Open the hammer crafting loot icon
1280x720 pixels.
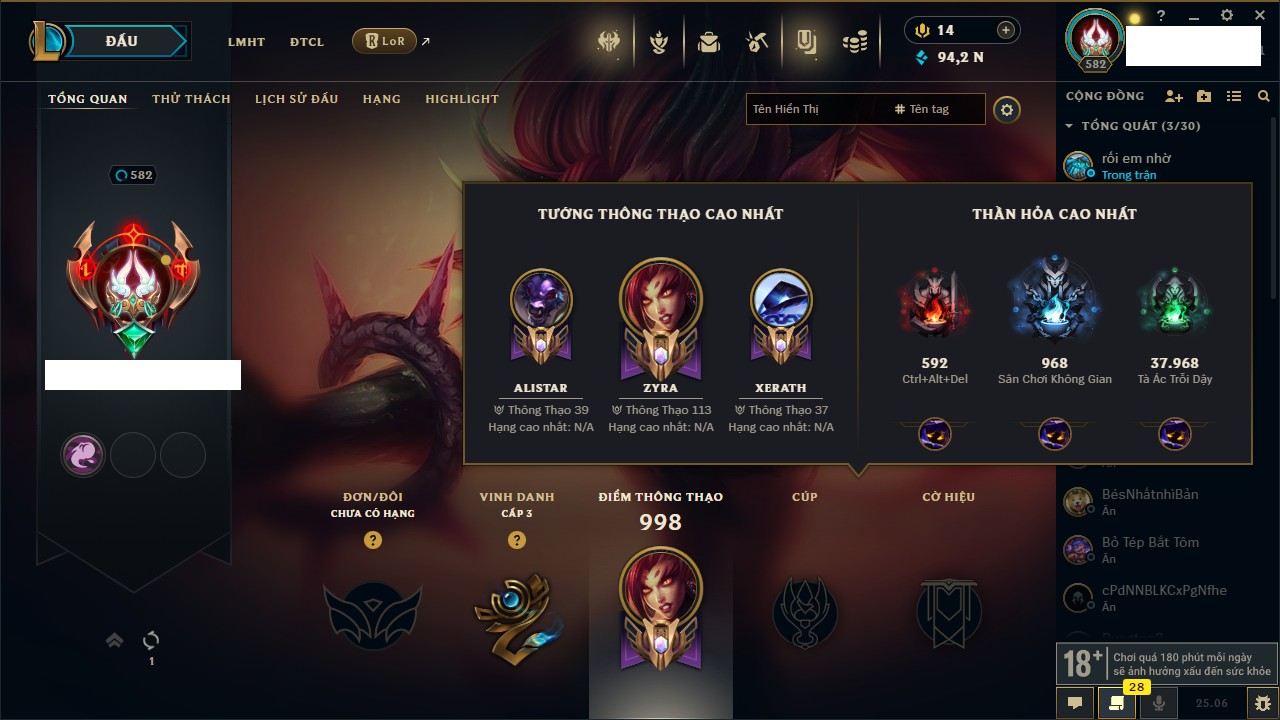click(x=757, y=42)
